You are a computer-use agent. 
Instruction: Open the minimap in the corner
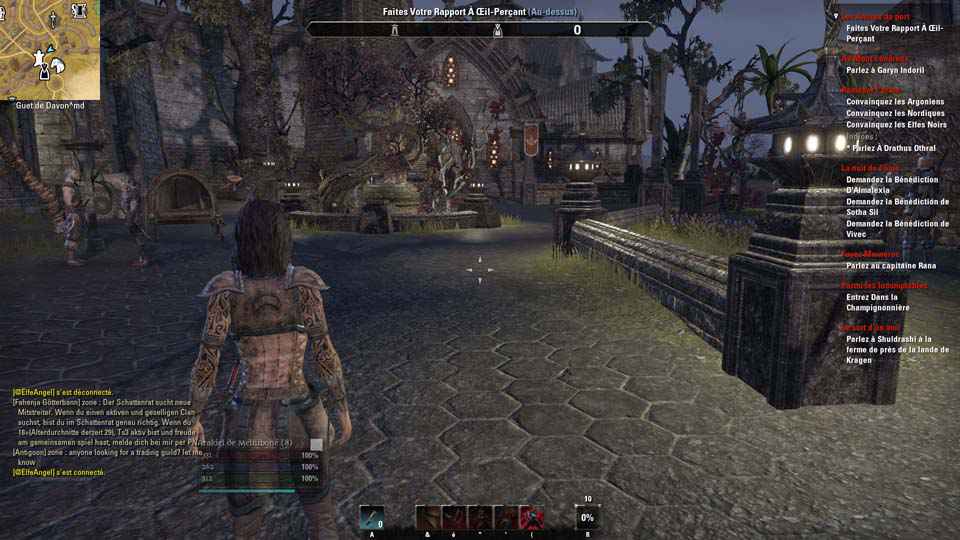click(50, 49)
